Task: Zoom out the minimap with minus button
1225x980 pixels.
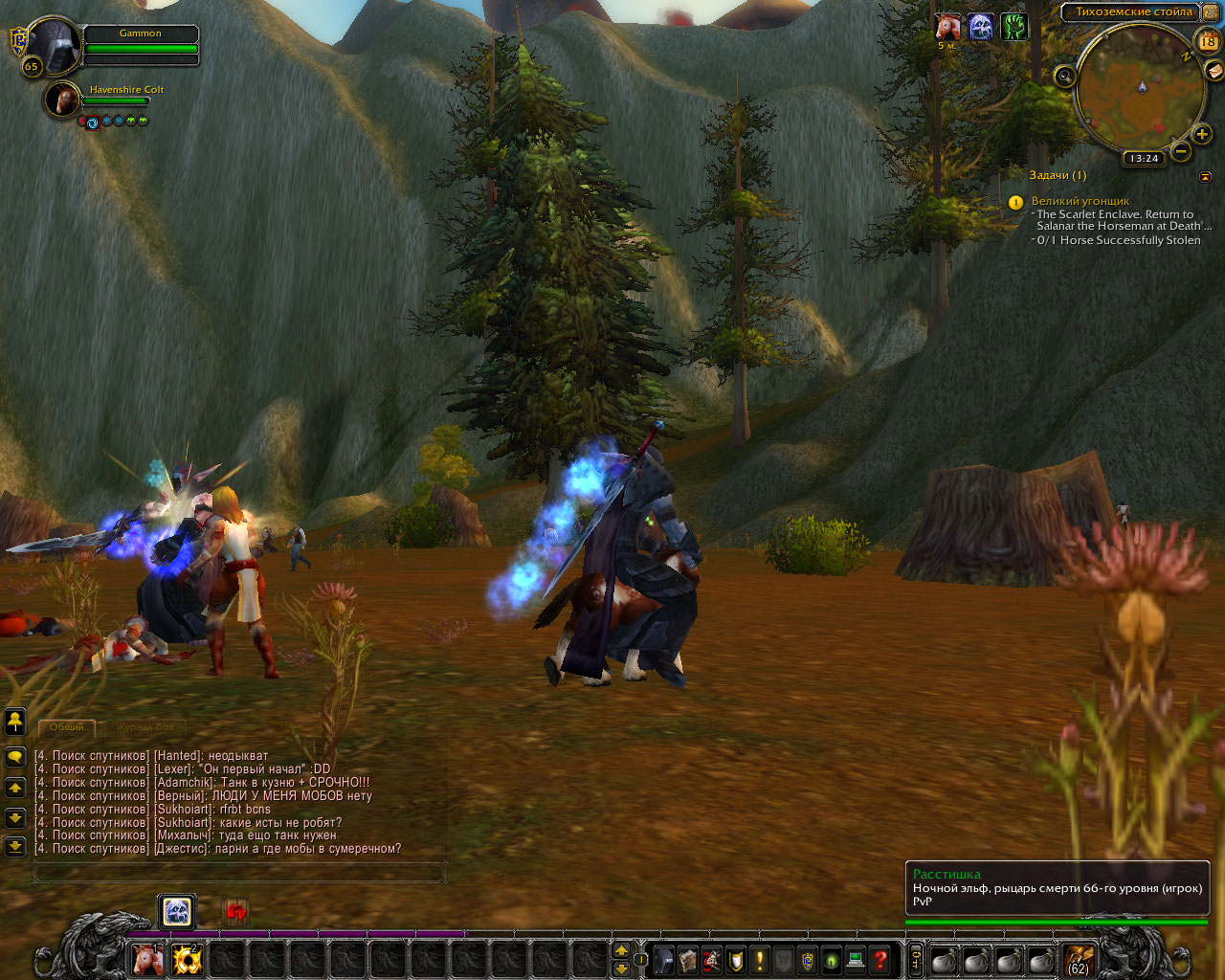Action: (1181, 151)
